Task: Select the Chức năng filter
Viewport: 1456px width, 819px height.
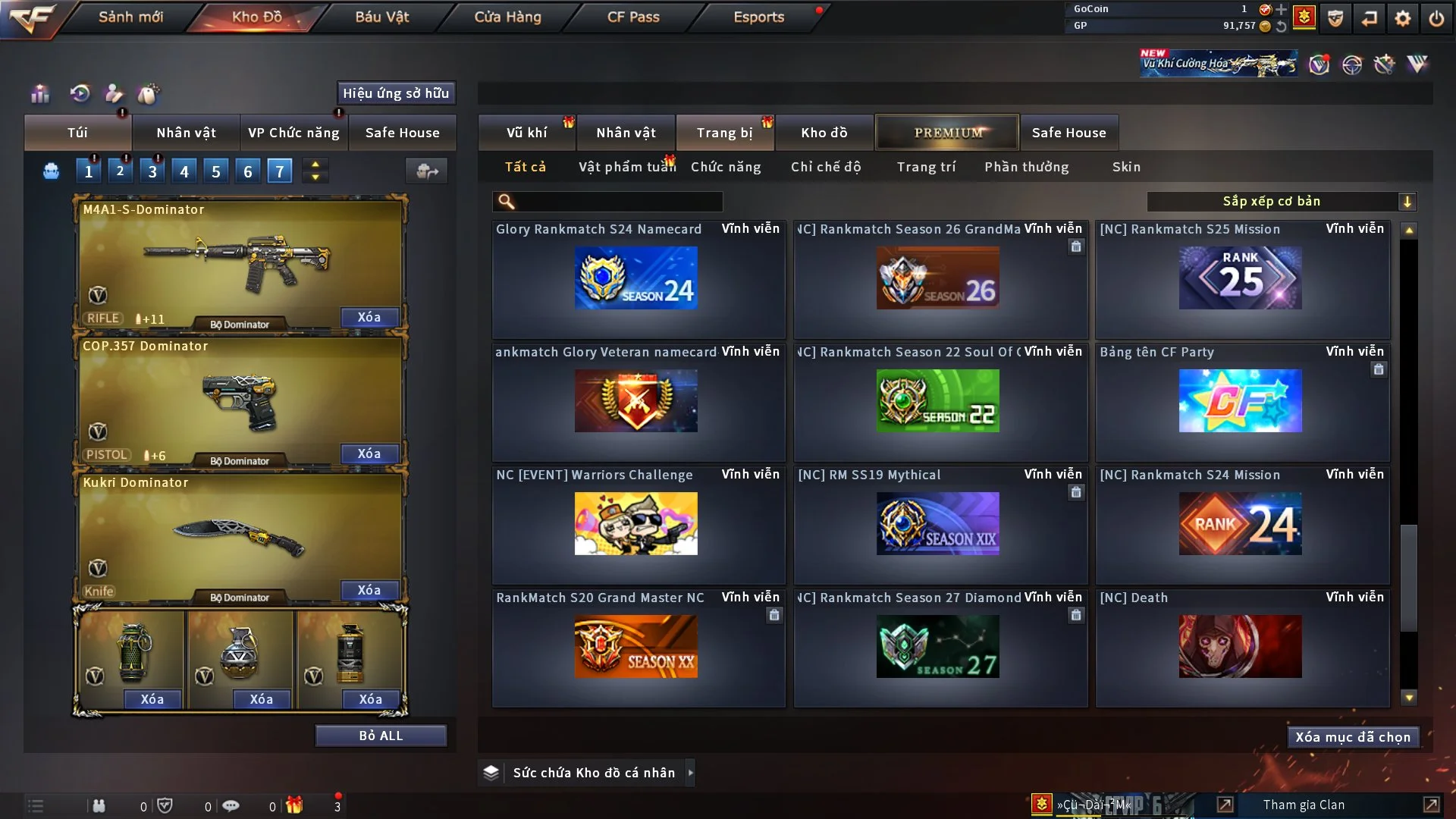Action: coord(726,167)
